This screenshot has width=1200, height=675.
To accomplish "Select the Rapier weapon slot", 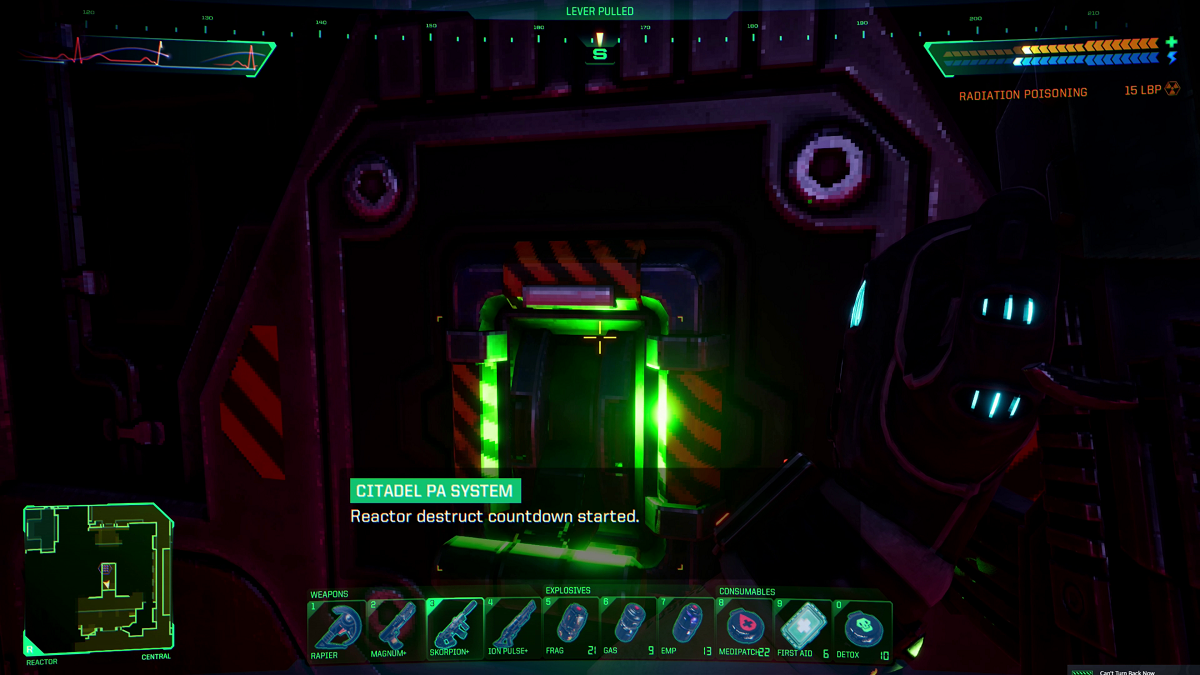I will 337,627.
